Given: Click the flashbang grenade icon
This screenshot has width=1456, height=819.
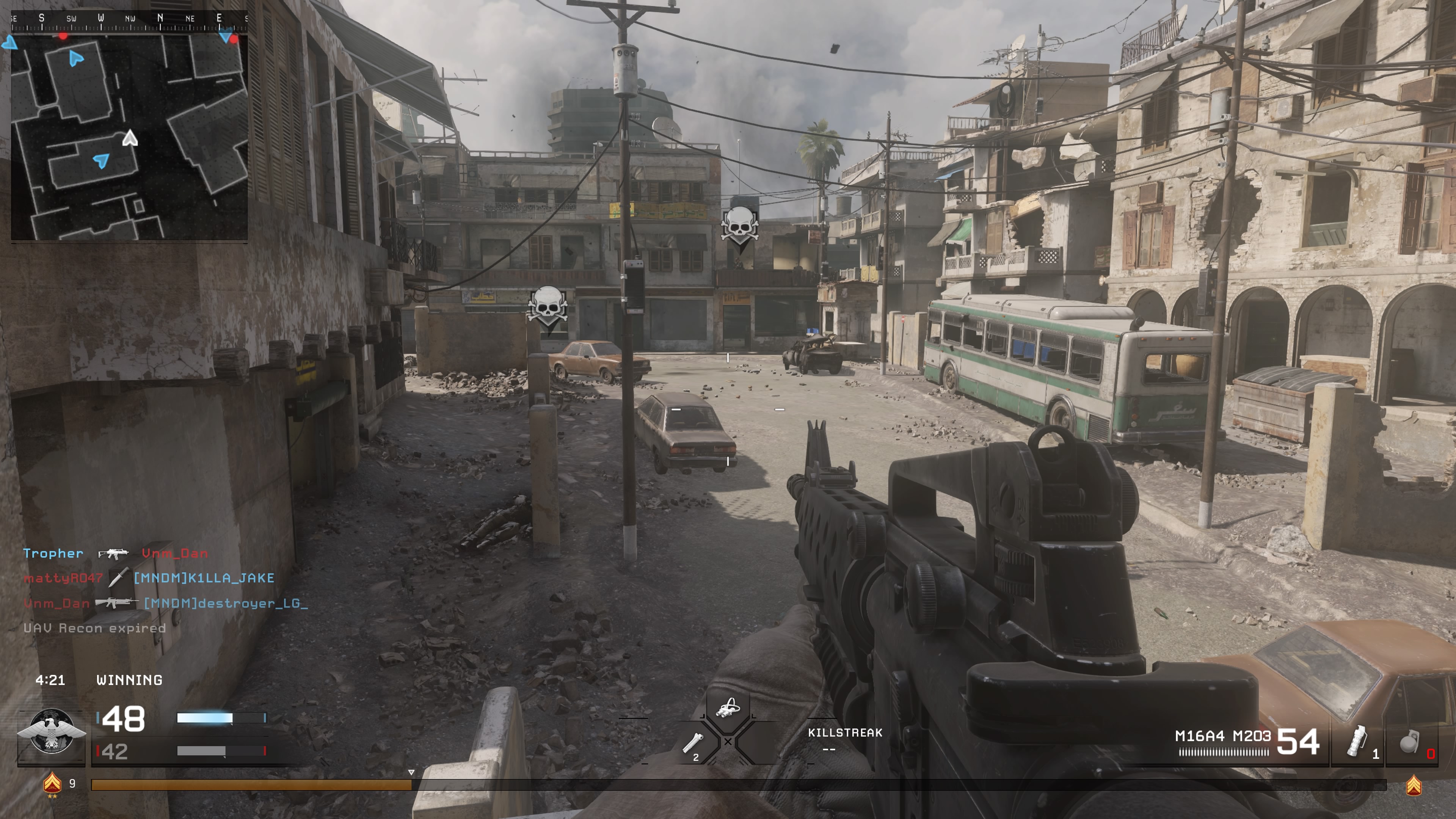Looking at the screenshot, I should (1357, 741).
